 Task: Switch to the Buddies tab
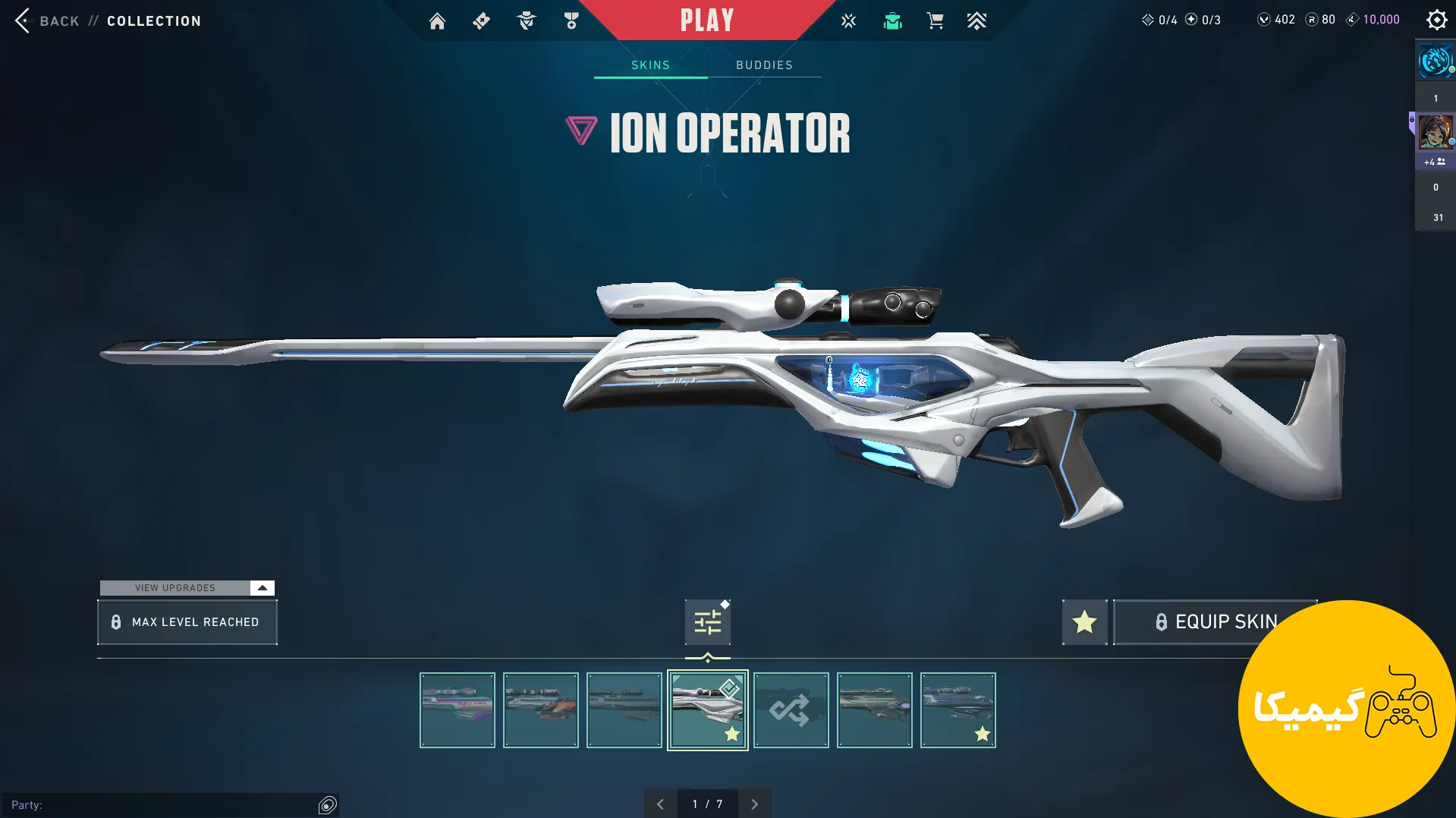pos(764,65)
